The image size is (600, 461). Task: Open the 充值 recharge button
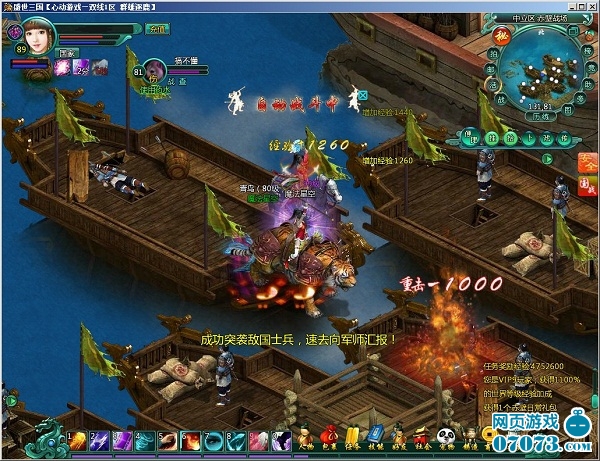(155, 30)
